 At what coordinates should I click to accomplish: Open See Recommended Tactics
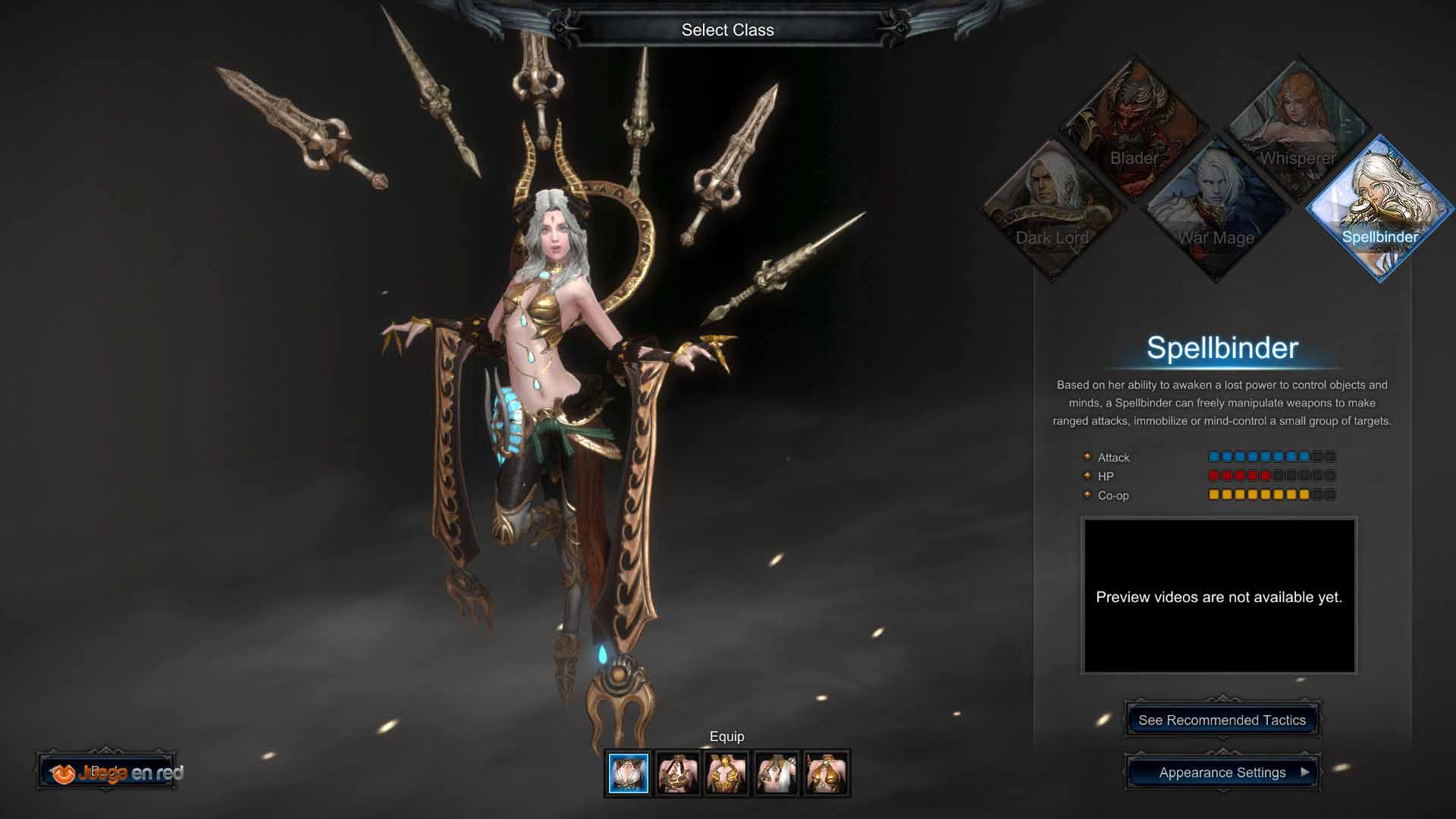[1222, 720]
